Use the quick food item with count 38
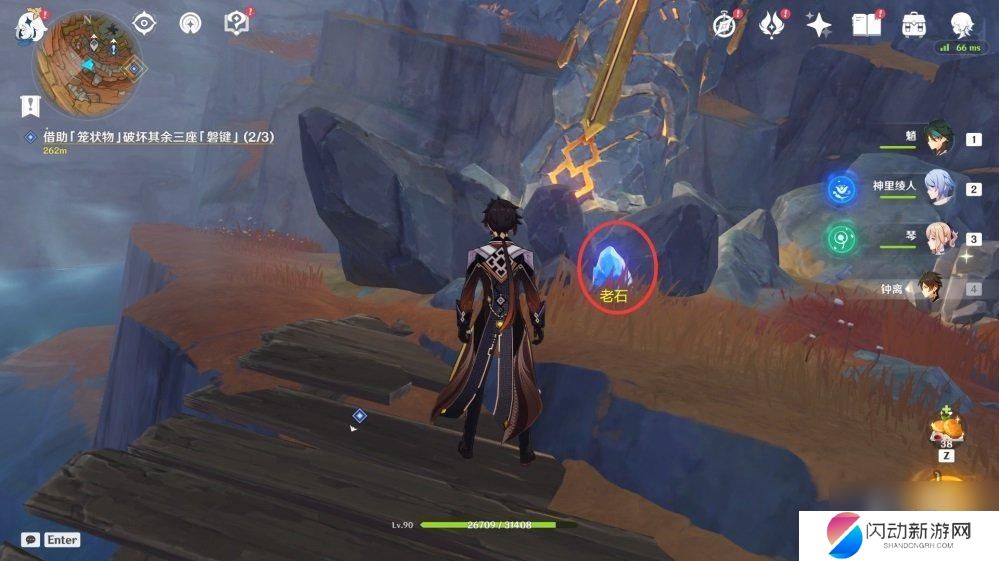The height and width of the screenshot is (561, 999). pyautogui.click(x=945, y=426)
